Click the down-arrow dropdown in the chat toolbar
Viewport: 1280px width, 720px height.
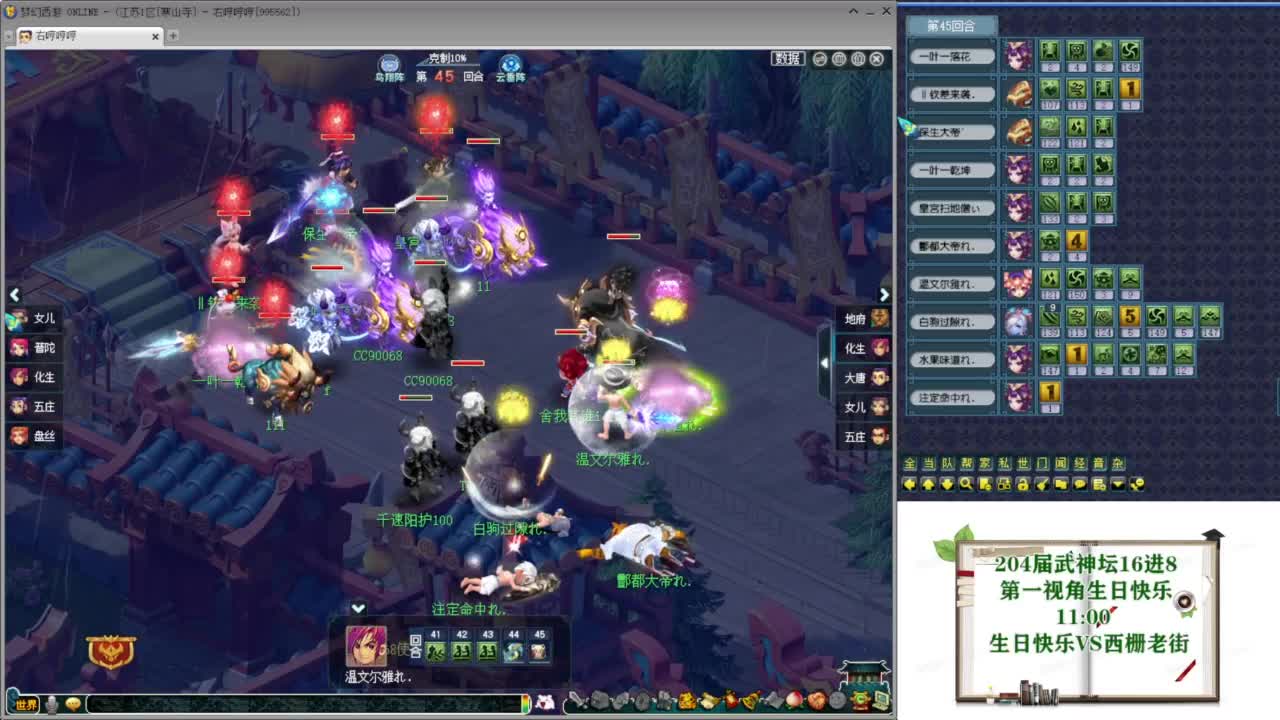pyautogui.click(x=1116, y=484)
